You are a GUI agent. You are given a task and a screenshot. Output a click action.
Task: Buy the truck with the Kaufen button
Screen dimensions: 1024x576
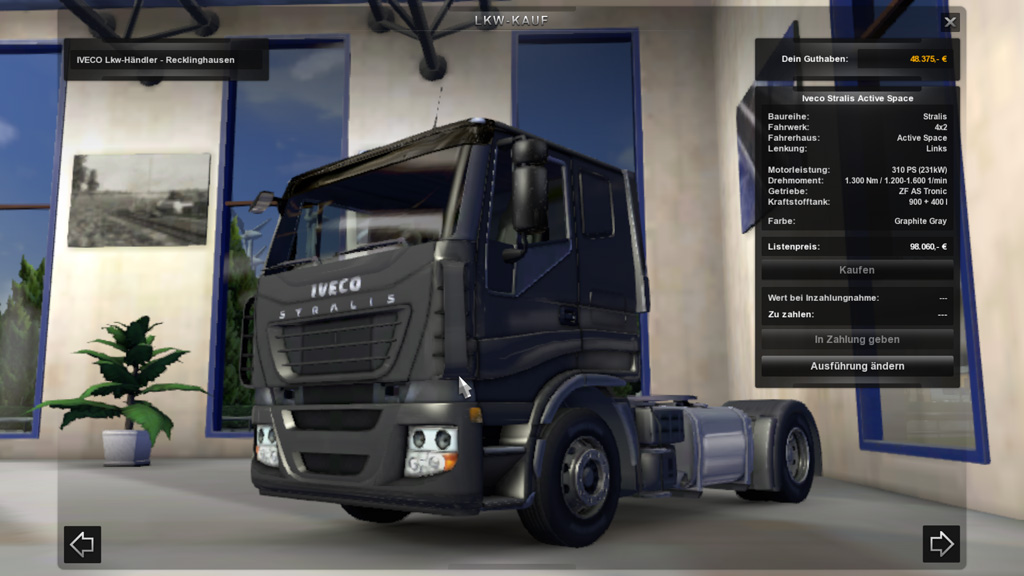click(x=857, y=270)
